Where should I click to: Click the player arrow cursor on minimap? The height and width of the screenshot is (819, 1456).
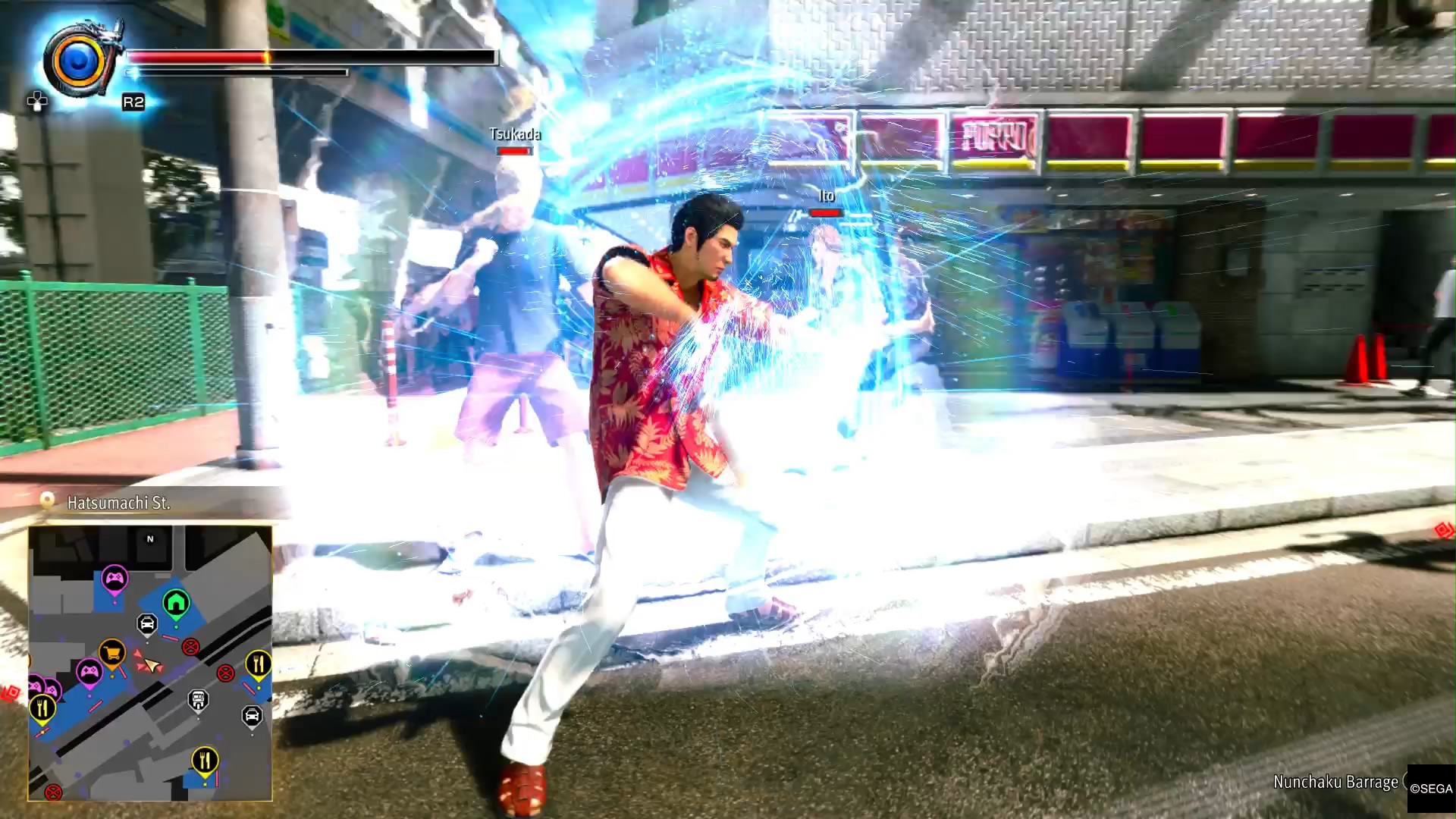[152, 664]
